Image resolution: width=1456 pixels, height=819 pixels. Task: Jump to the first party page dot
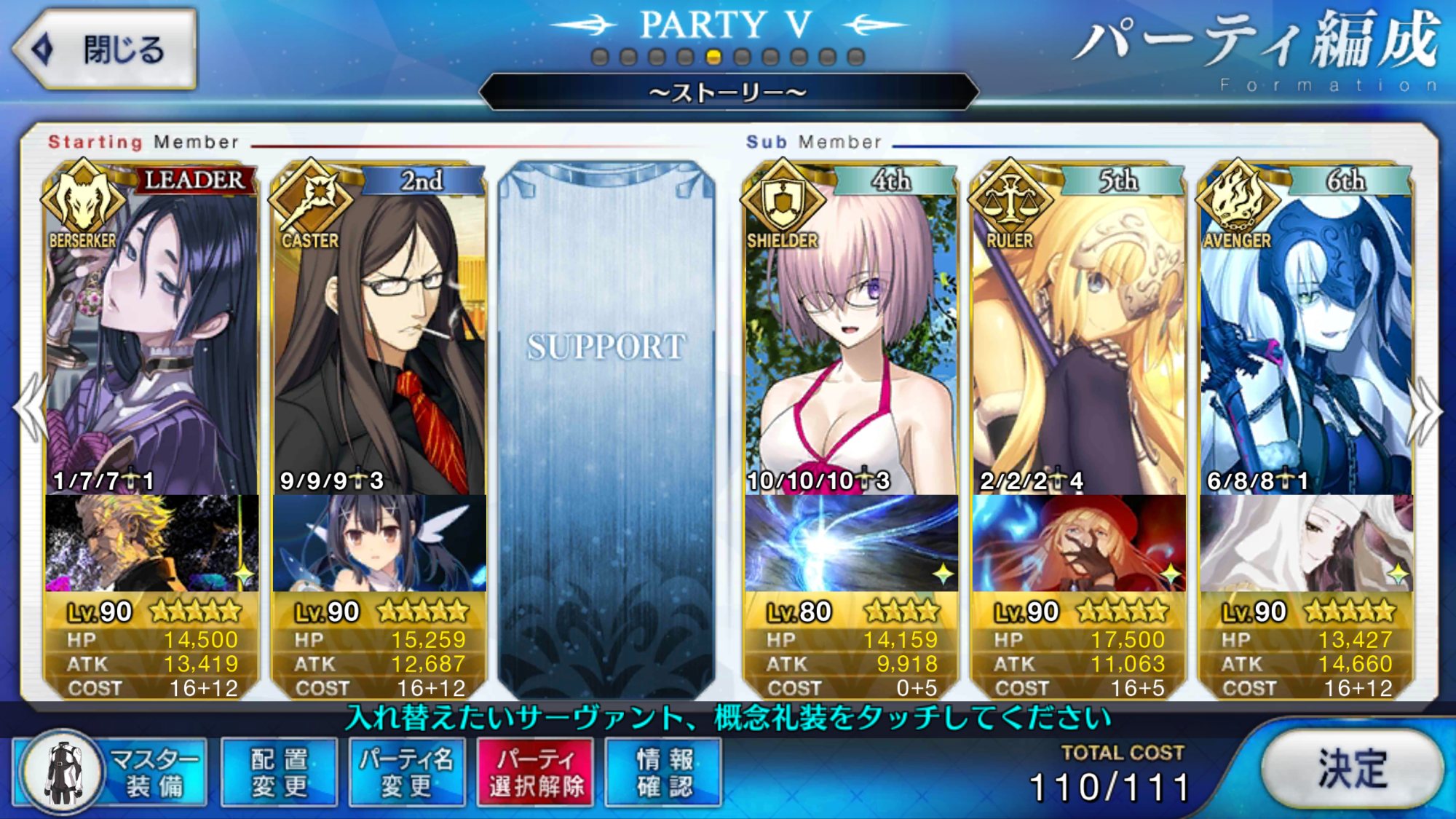(x=600, y=57)
